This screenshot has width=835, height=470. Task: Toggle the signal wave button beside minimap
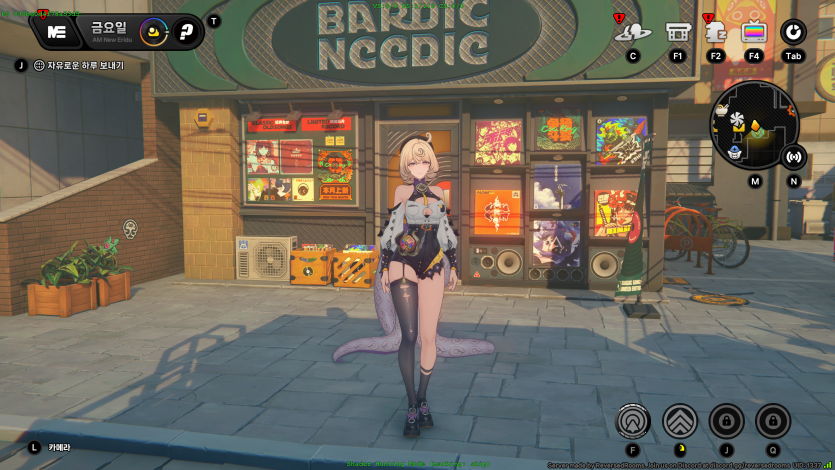(x=794, y=156)
